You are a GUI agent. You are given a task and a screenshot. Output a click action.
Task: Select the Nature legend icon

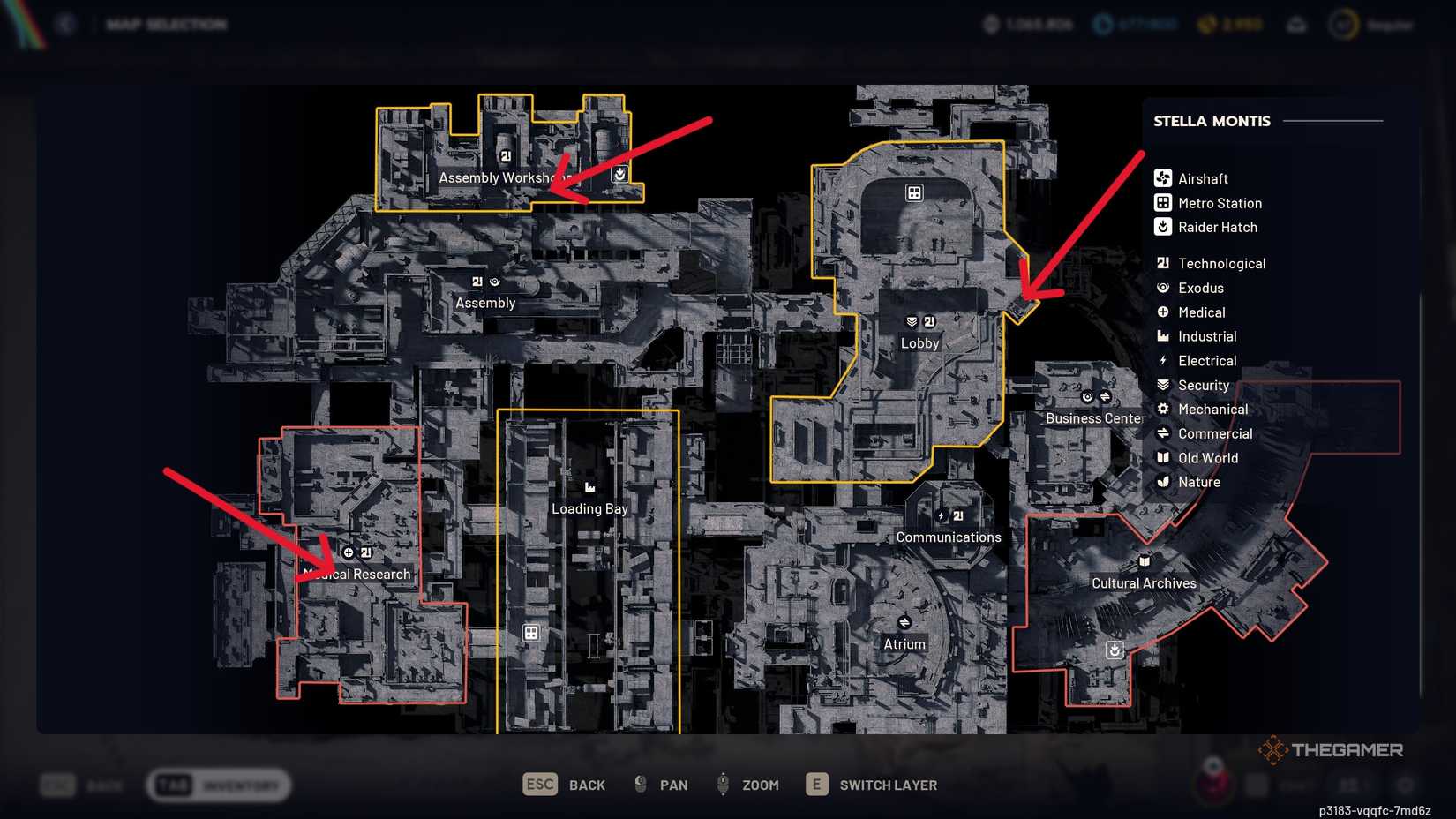tap(1163, 482)
